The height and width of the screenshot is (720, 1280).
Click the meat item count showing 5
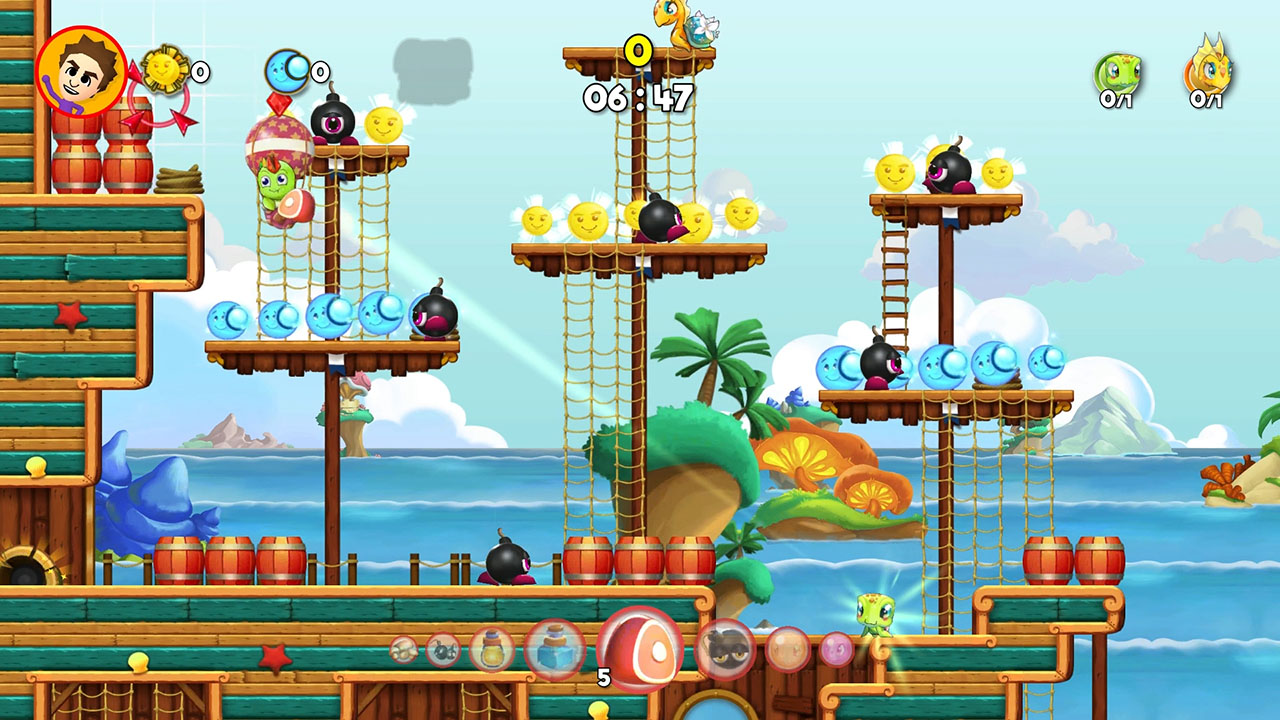coord(603,678)
